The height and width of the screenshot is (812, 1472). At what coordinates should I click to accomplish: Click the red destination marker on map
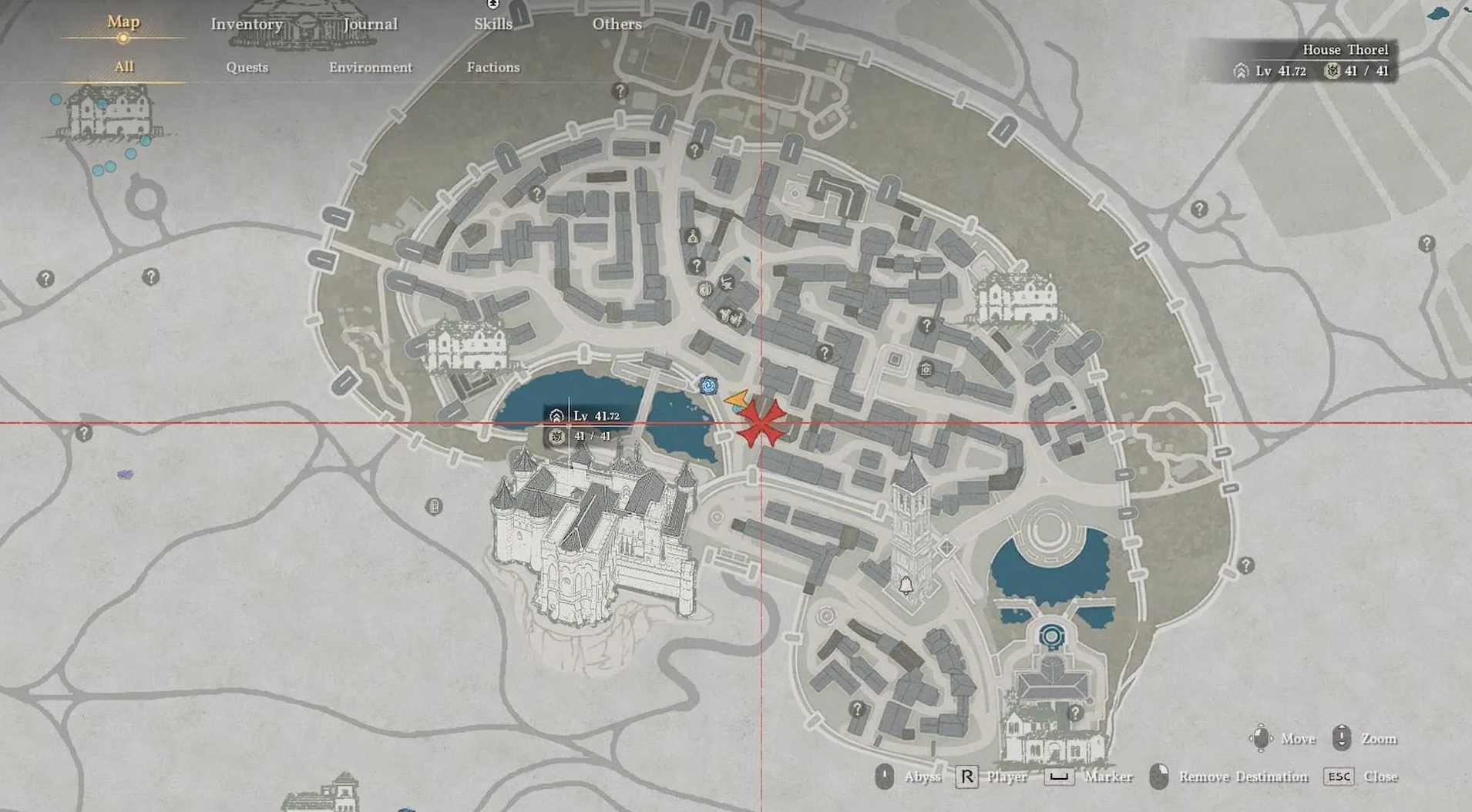[x=761, y=423]
